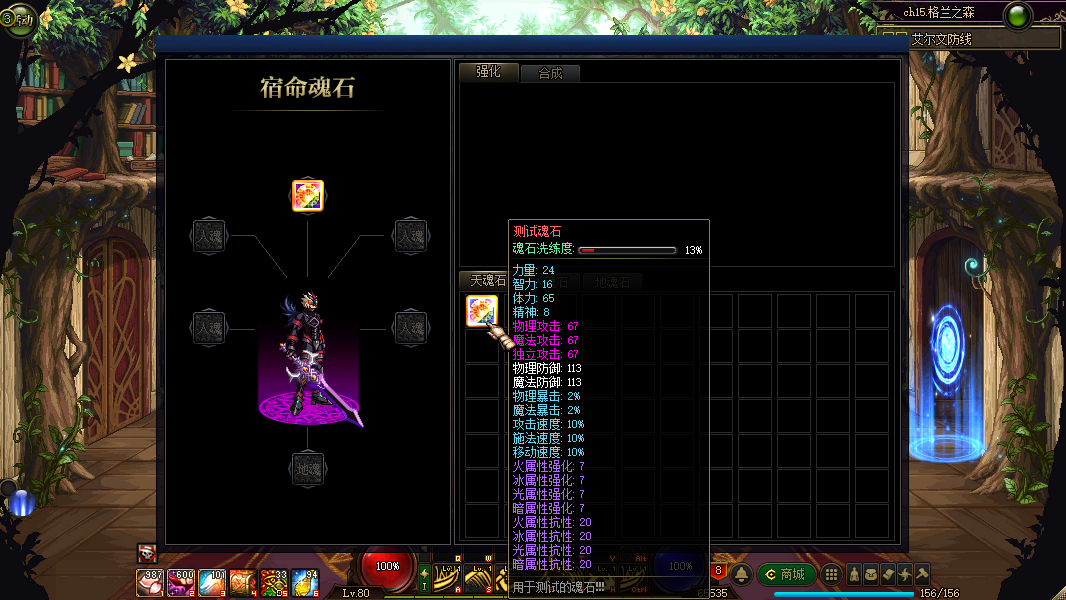
Task: Use the quick slot item showing 101
Action: coord(212,581)
